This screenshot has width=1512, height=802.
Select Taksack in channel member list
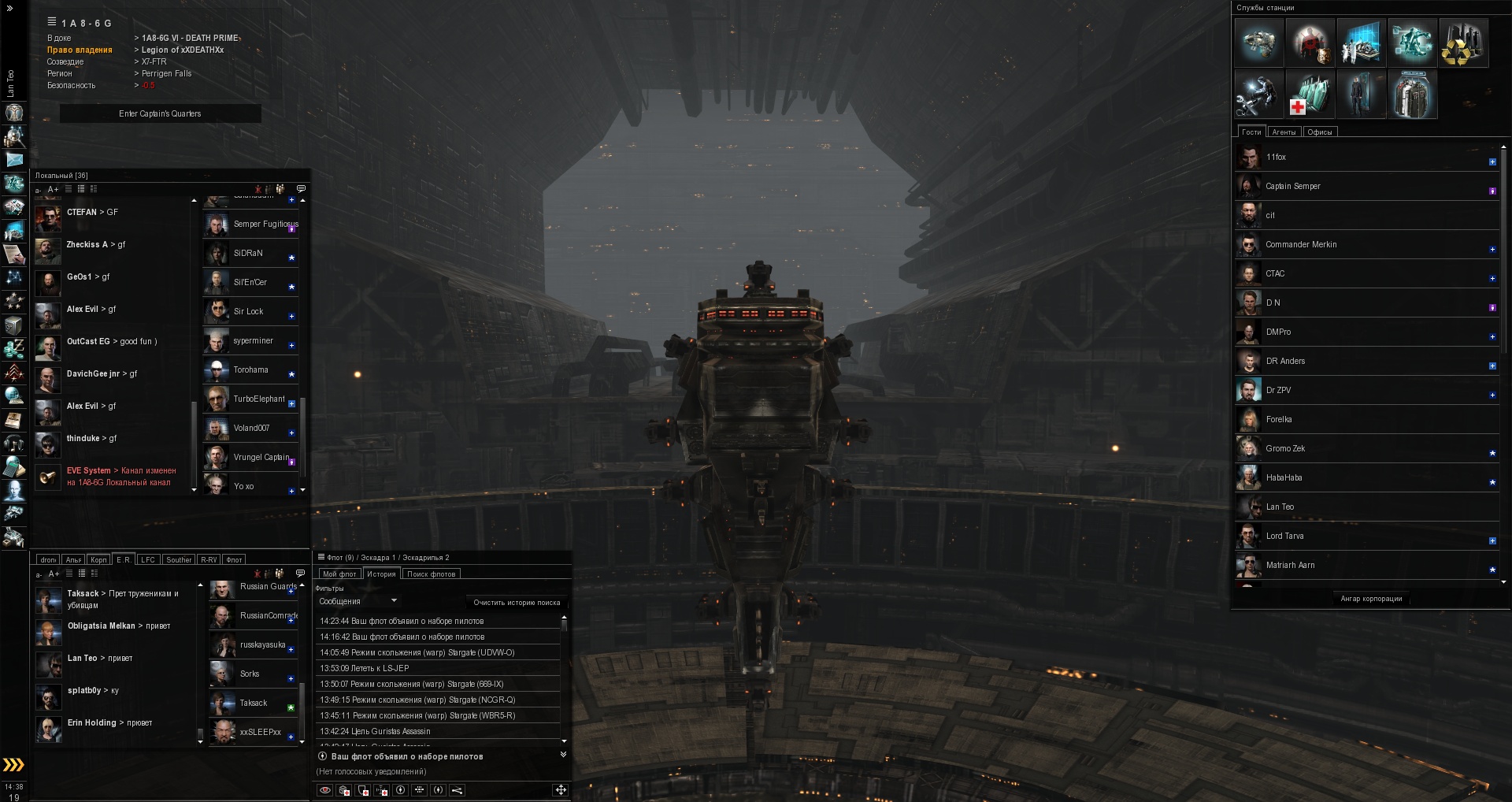tap(252, 704)
